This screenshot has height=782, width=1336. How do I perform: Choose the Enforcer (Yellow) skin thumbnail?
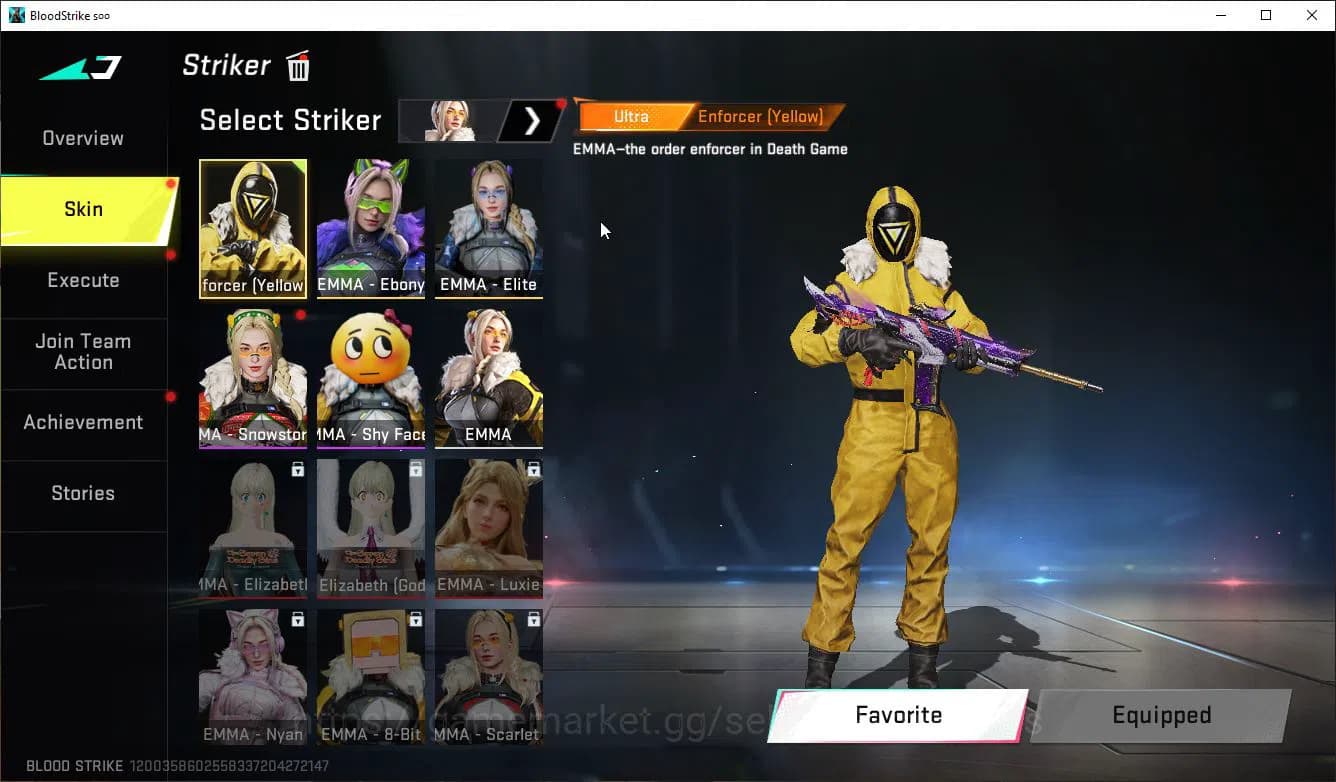click(x=253, y=229)
